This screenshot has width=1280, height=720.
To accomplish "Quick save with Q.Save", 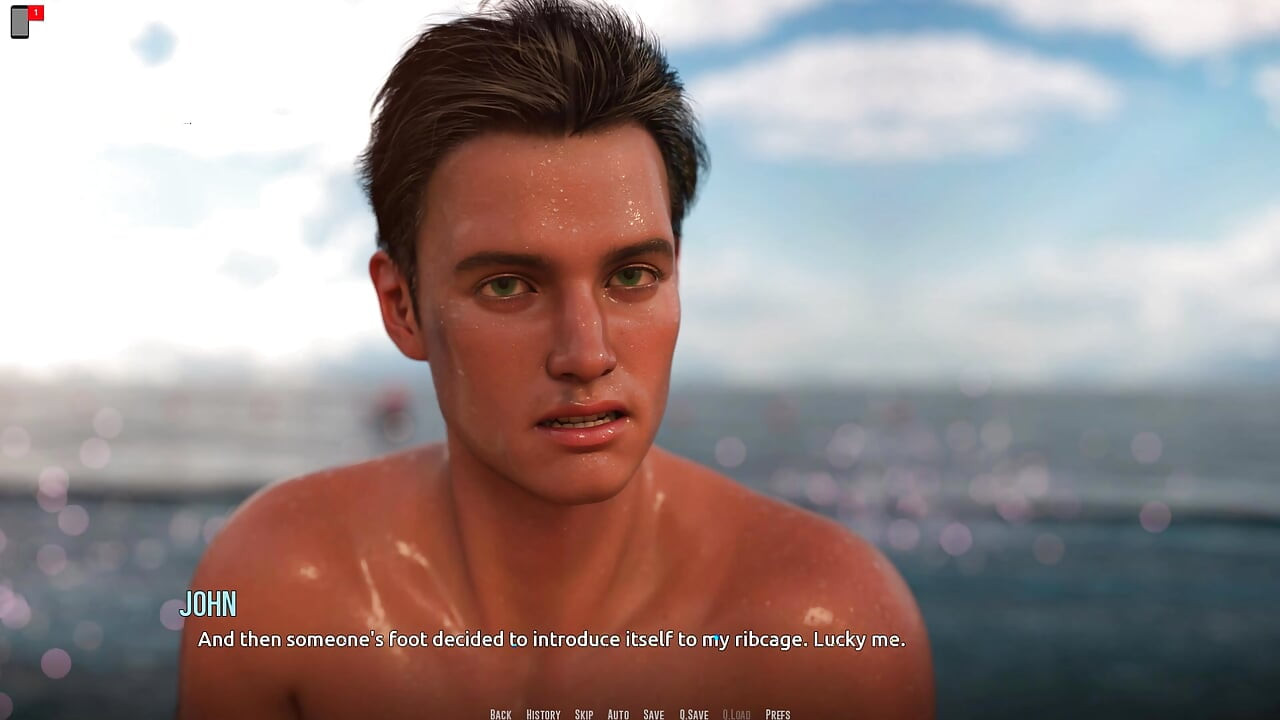I will point(693,714).
